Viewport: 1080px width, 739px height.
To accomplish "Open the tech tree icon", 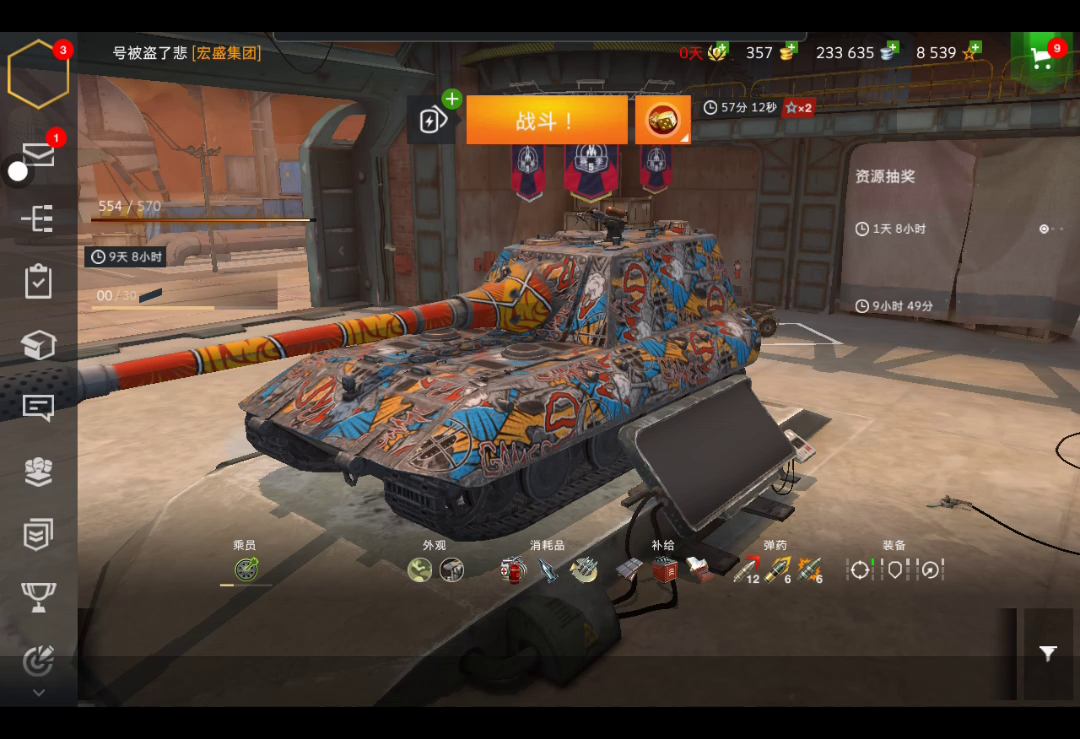I will (x=38, y=219).
